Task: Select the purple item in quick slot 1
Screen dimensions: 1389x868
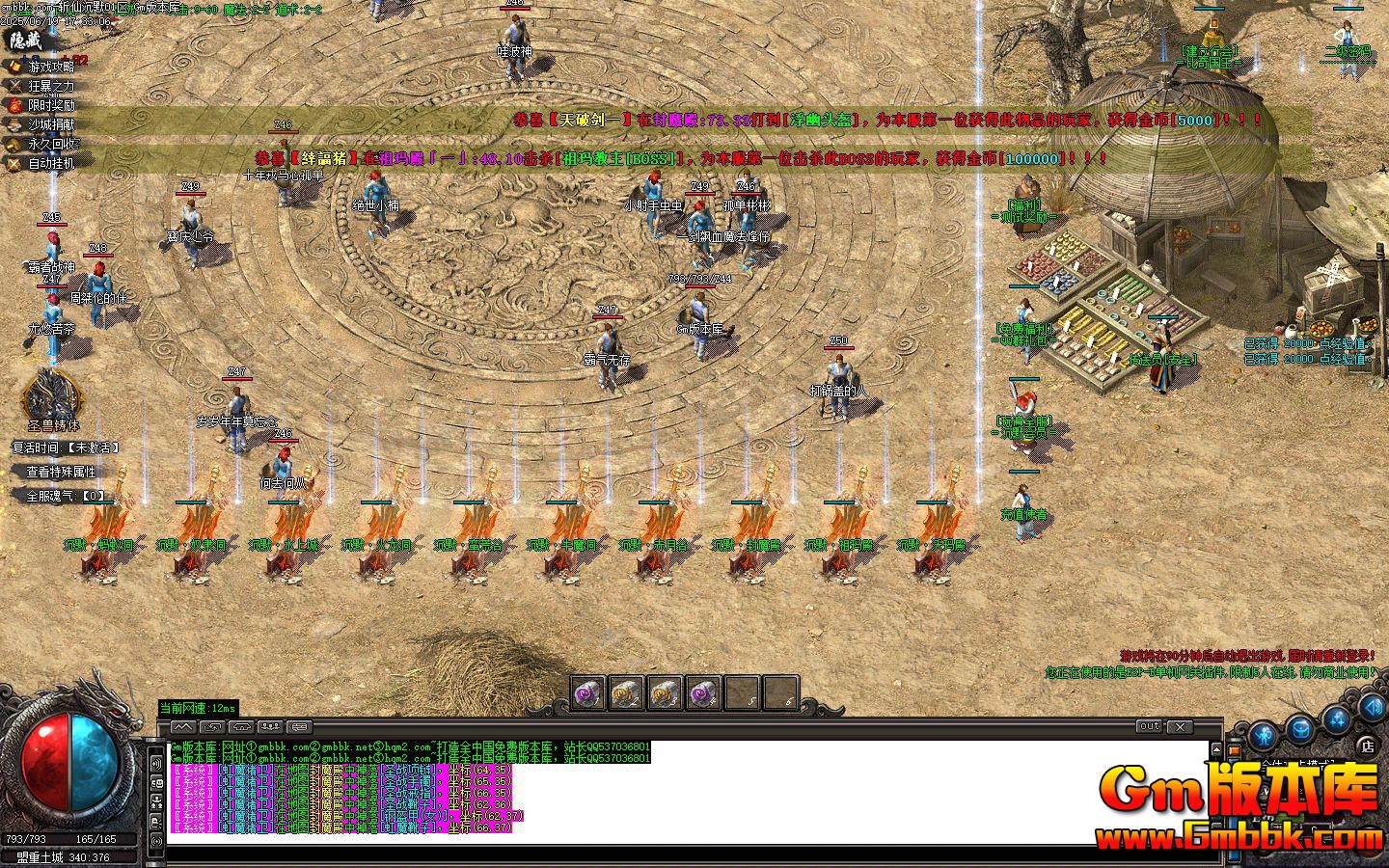Action: click(x=586, y=692)
